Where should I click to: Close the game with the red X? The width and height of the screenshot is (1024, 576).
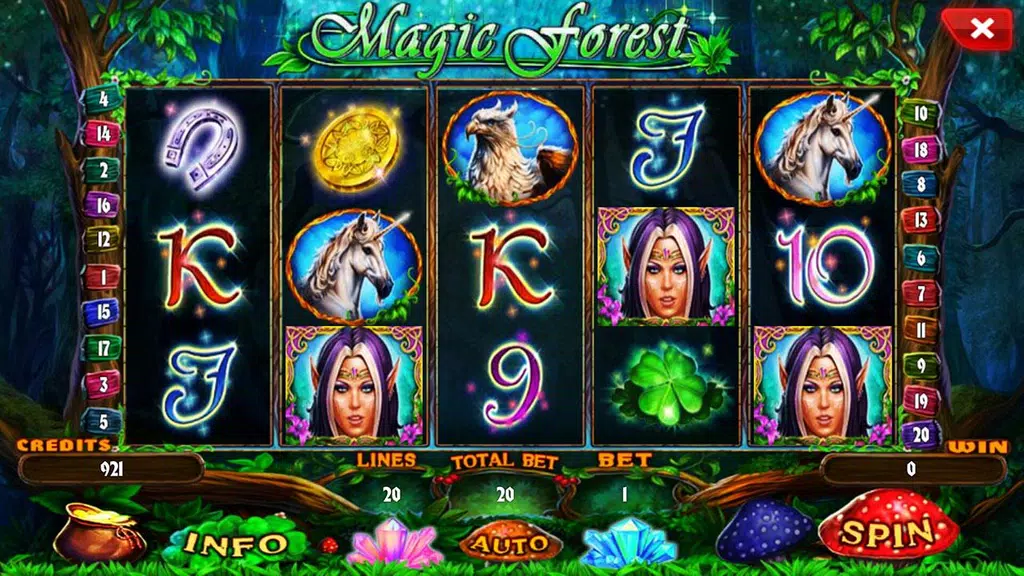(x=981, y=30)
